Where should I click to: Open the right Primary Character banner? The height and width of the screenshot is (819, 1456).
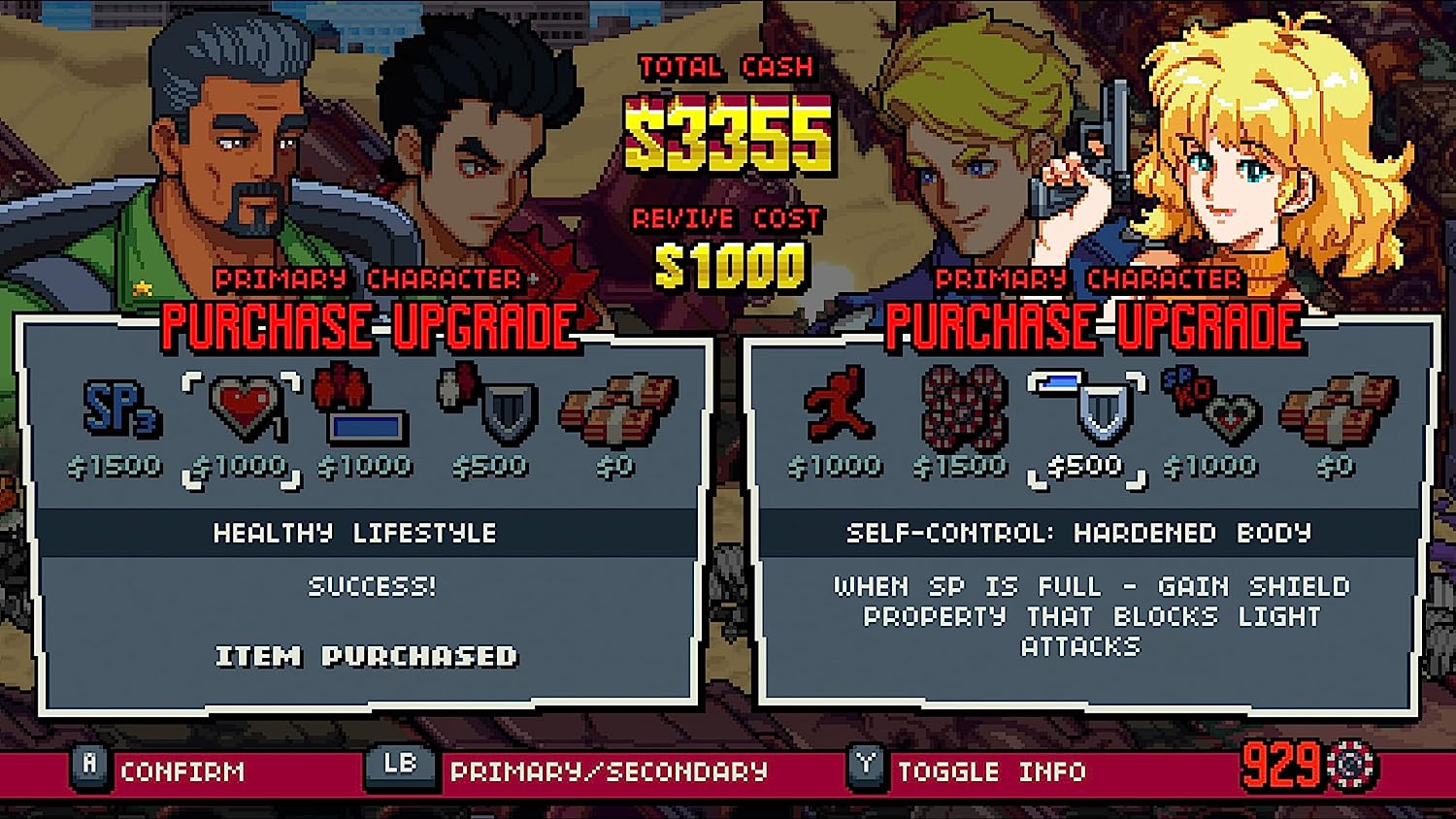[1089, 281]
